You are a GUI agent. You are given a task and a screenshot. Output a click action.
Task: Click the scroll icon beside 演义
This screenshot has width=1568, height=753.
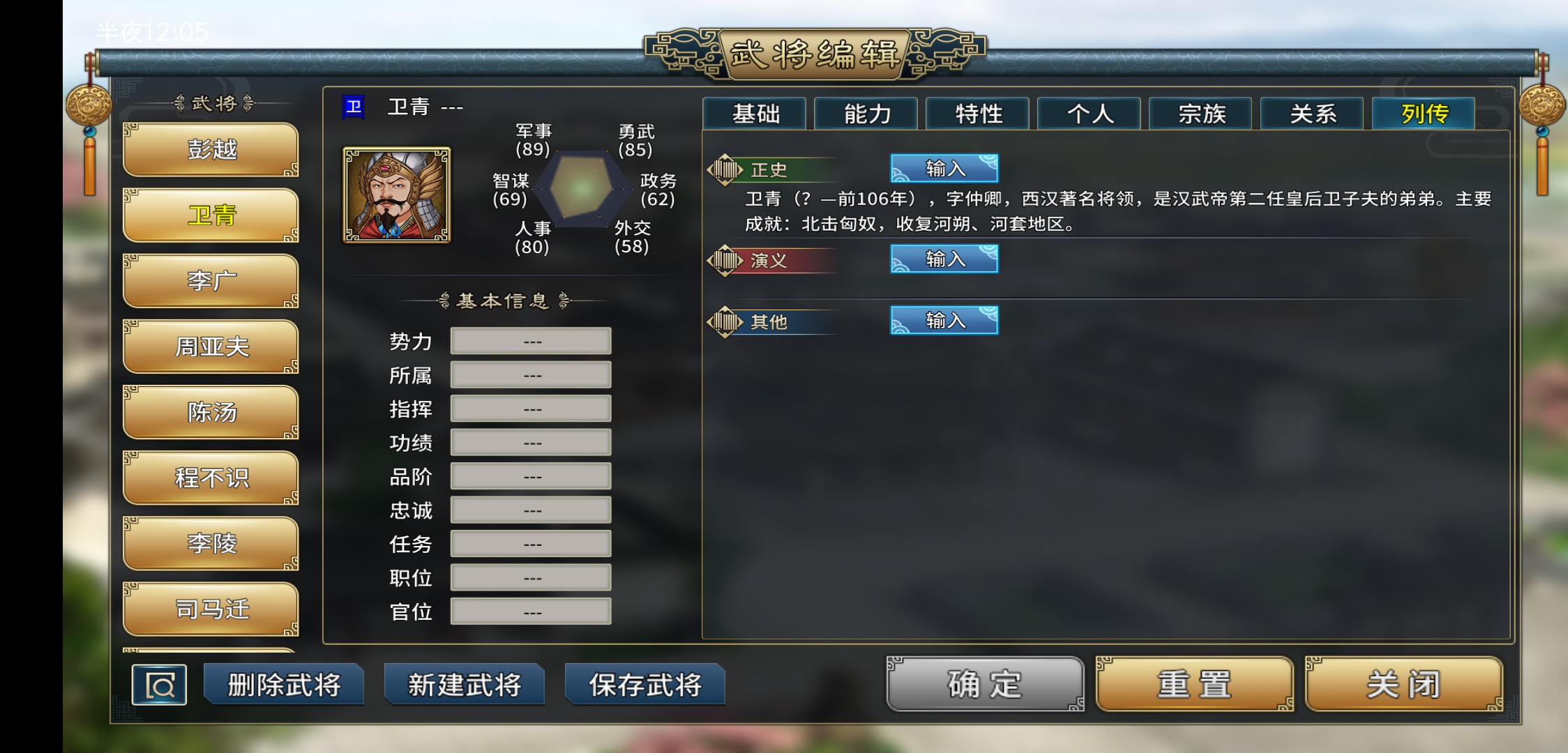[727, 259]
